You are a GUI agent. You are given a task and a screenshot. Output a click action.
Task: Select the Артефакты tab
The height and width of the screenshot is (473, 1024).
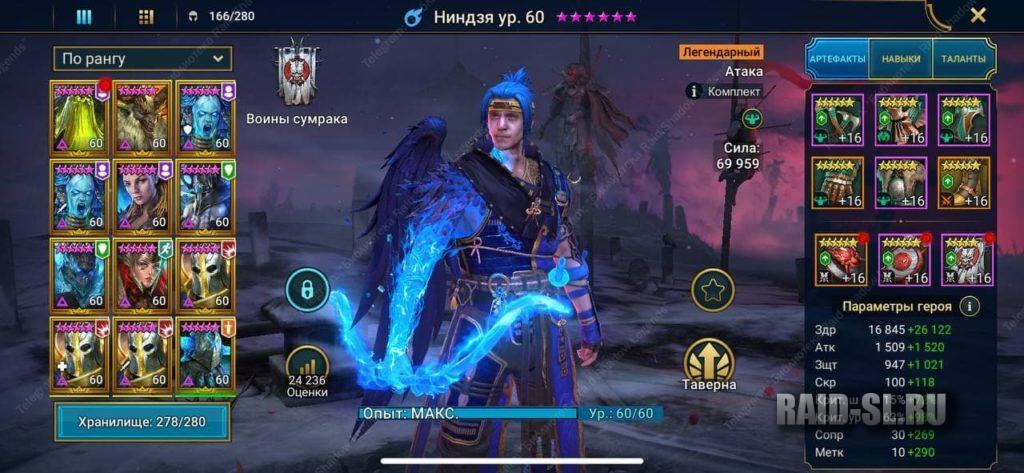837,59
